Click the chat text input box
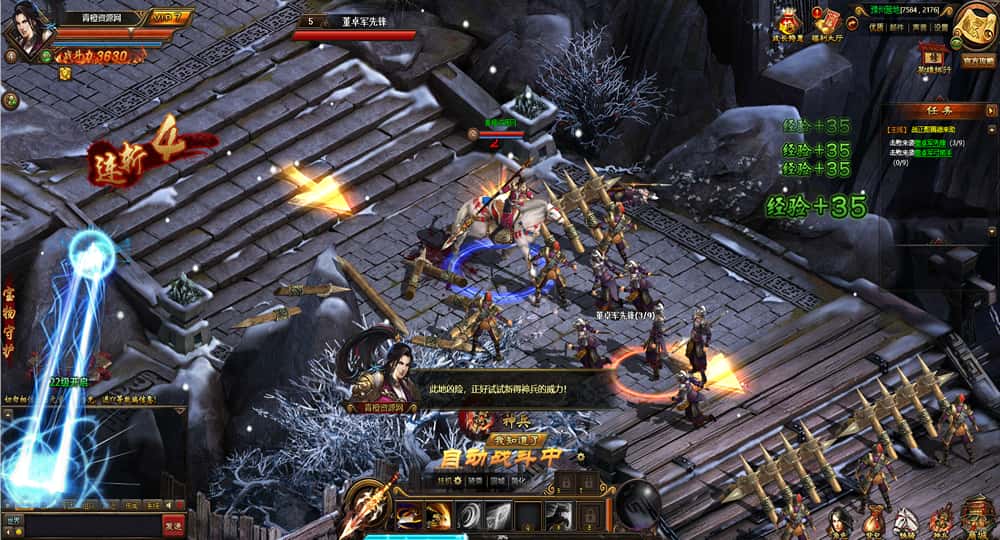1000x540 pixels. coord(92,523)
